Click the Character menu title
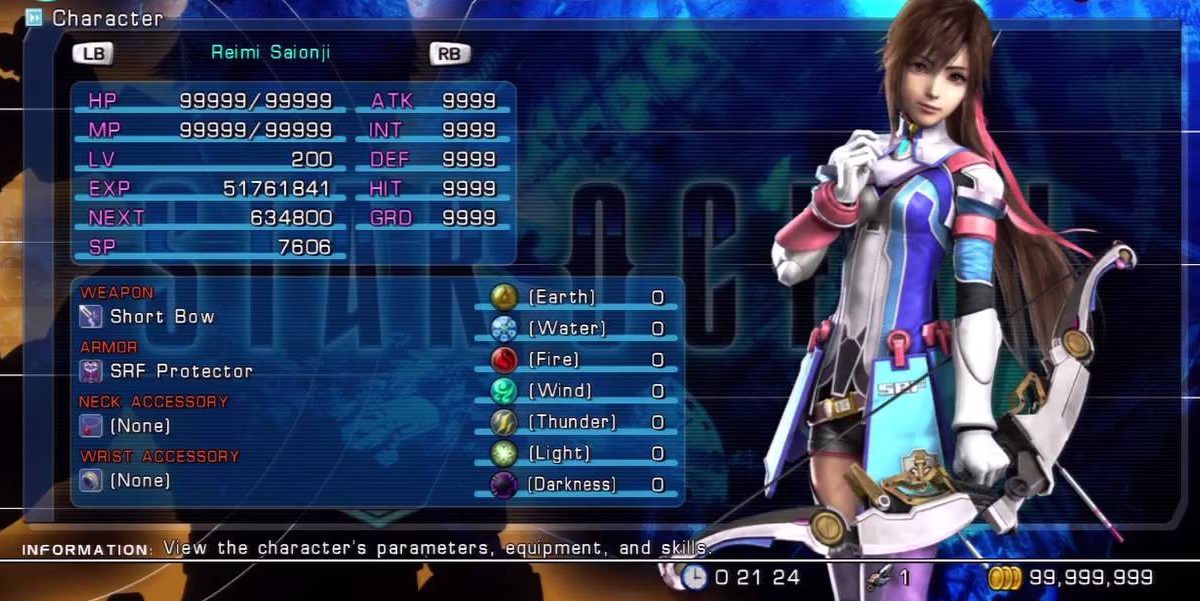 [x=107, y=18]
